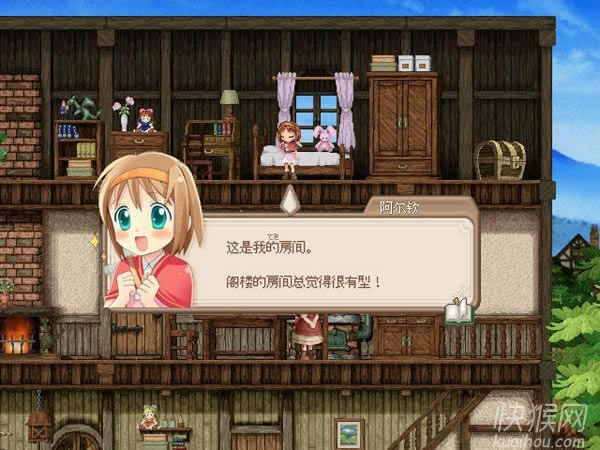The width and height of the screenshot is (600, 450).
Task: Click the open book icon to continue dialogue
Action: (458, 311)
